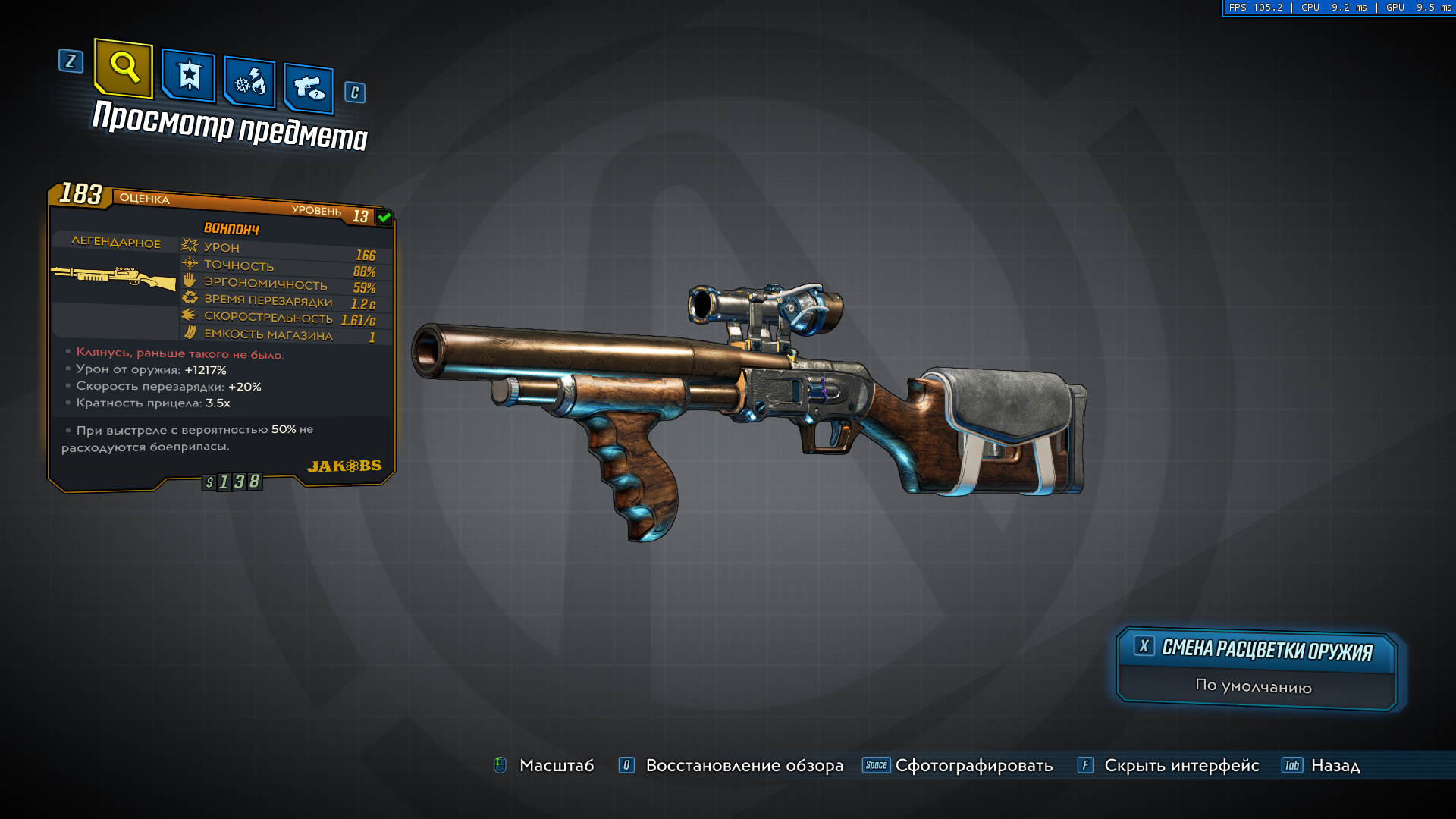Viewport: 1456px width, 819px height.
Task: Hide the interface with Скрыть интерфейс
Action: 1181,765
